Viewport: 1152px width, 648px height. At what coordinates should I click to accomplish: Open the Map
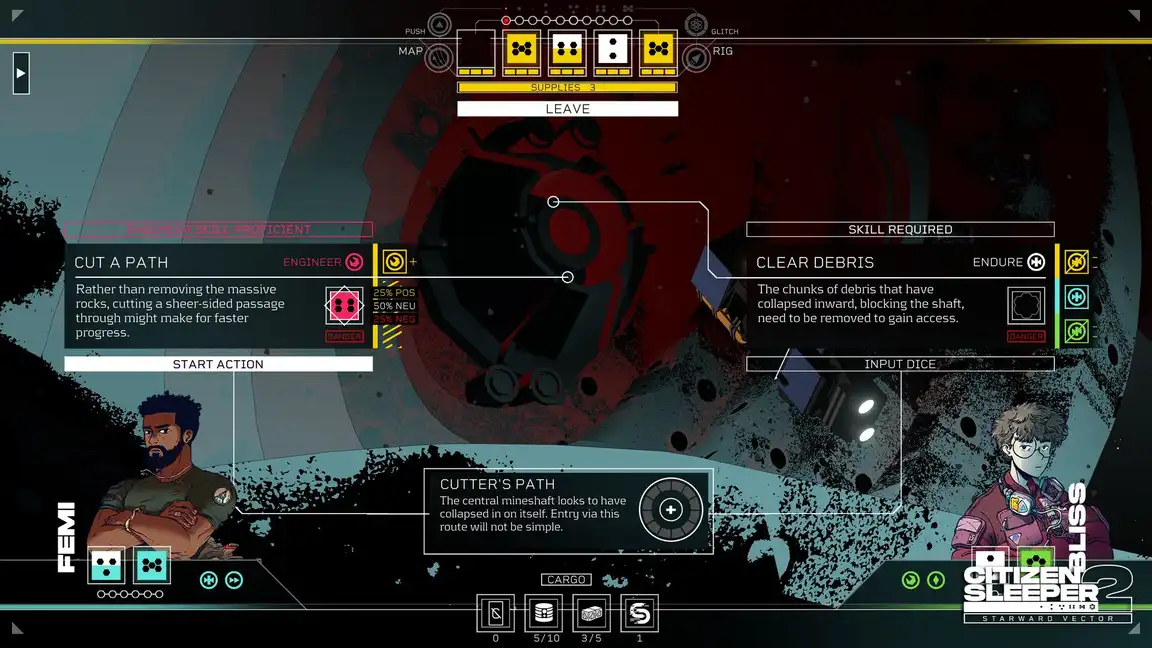coord(439,57)
